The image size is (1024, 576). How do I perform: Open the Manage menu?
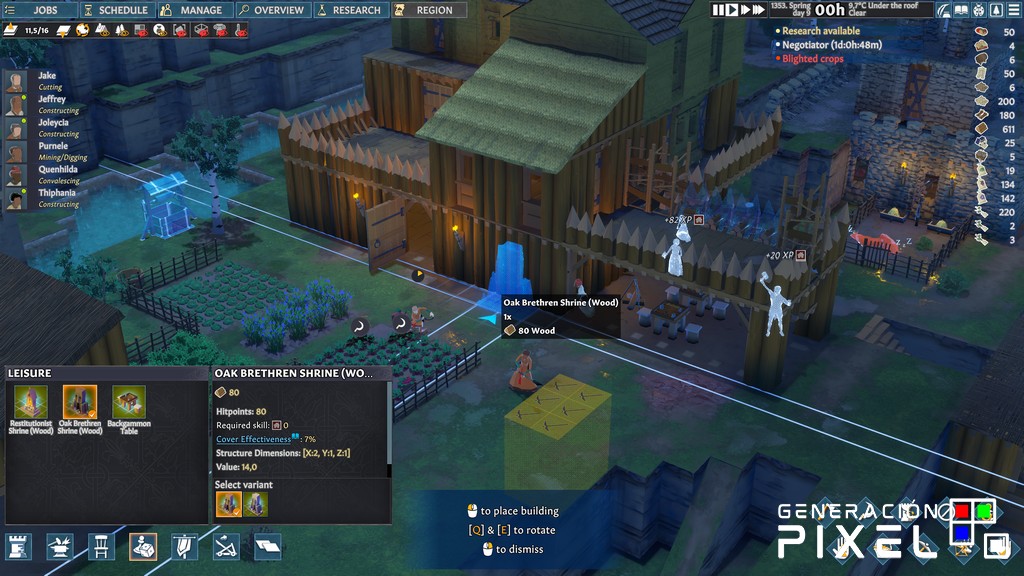tap(194, 10)
